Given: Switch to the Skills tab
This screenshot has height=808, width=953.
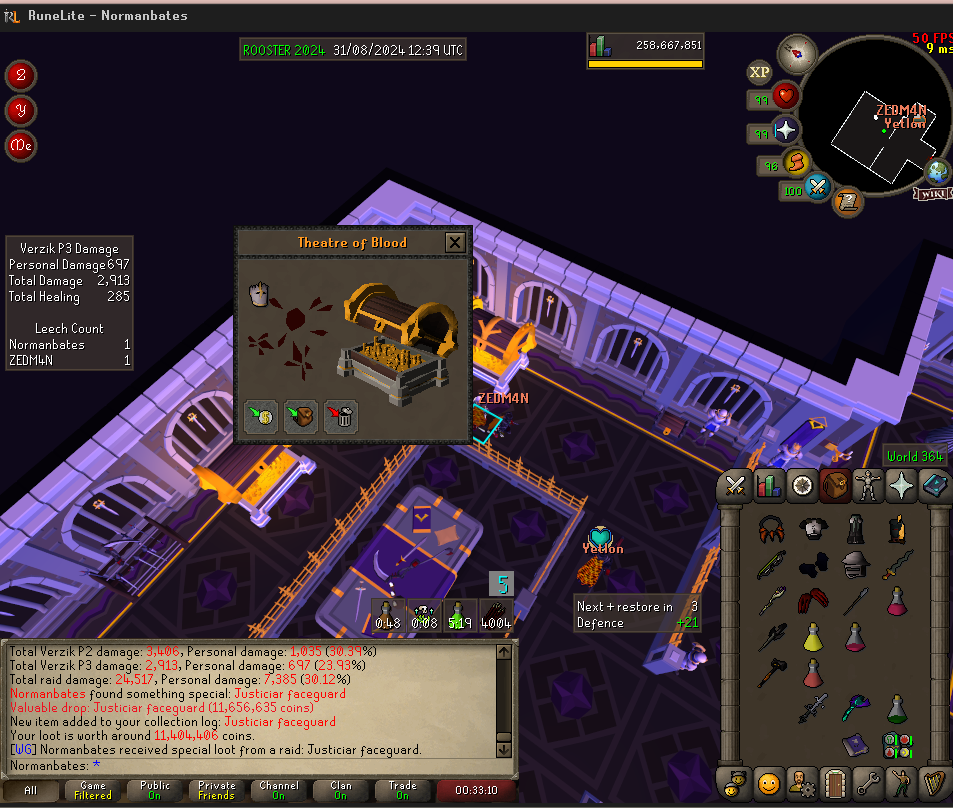Looking at the screenshot, I should point(769,487).
